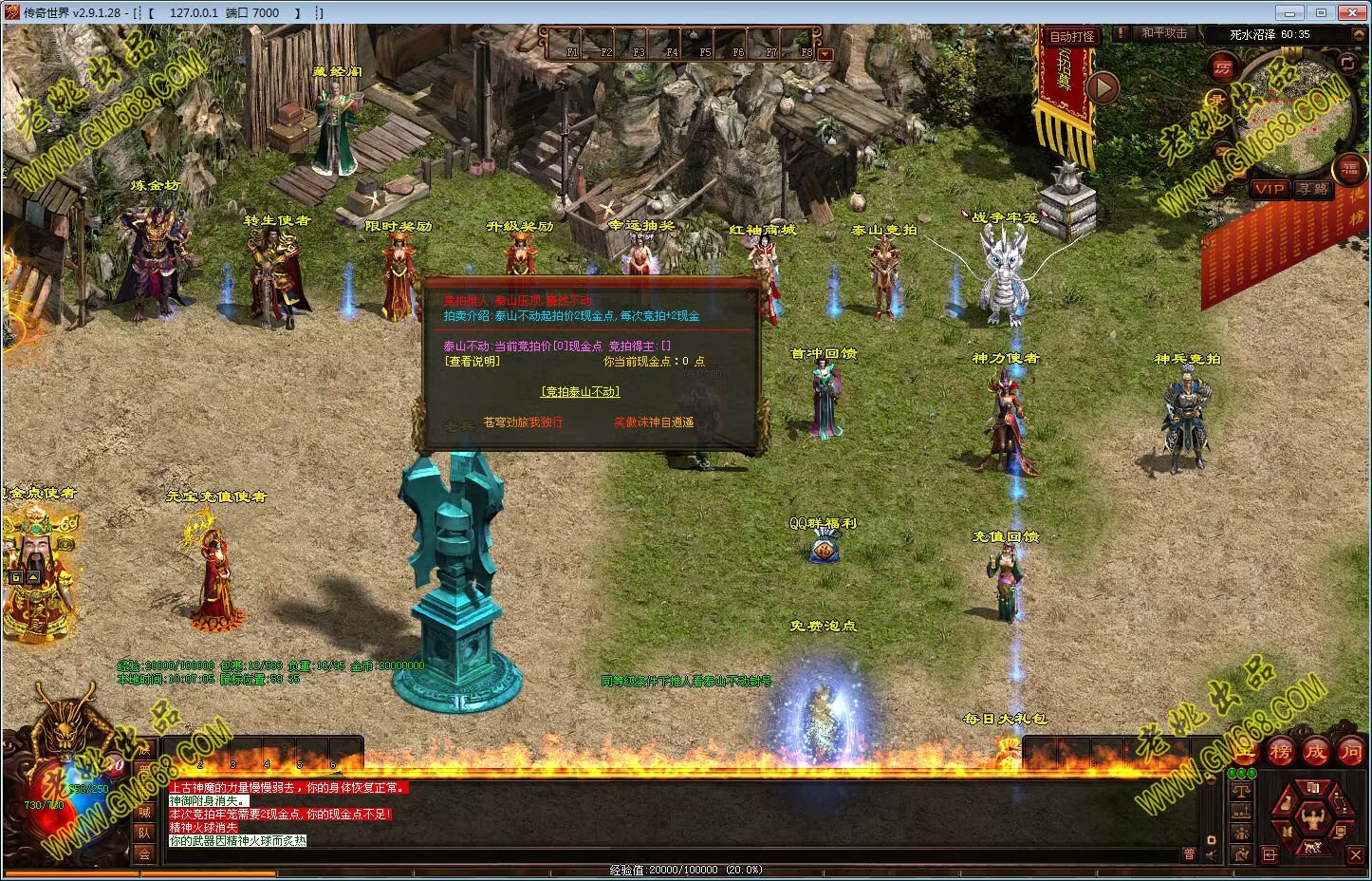This screenshot has width=1372, height=881.
Task: Open the 查看说明 explanation link
Action: (x=472, y=361)
